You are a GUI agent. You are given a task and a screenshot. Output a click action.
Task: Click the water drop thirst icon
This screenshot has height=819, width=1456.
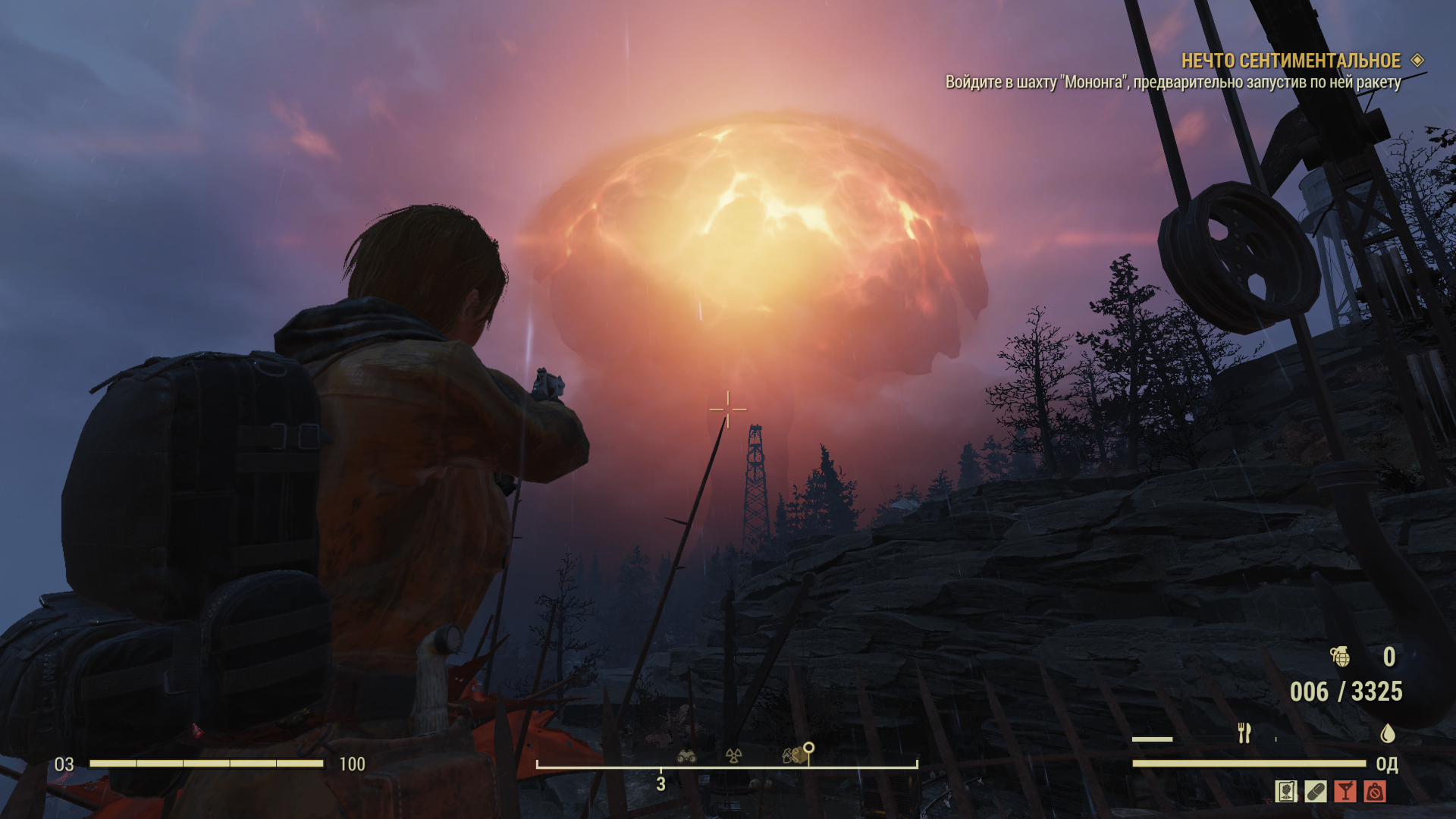tap(1388, 733)
